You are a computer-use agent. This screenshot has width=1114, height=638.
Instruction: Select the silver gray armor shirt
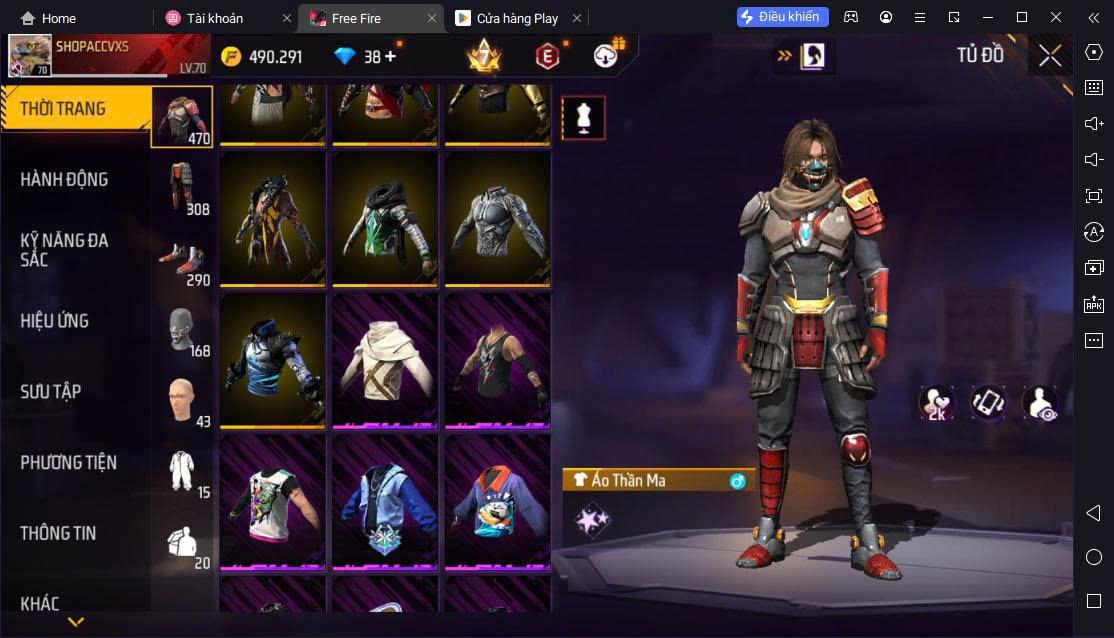[497, 218]
